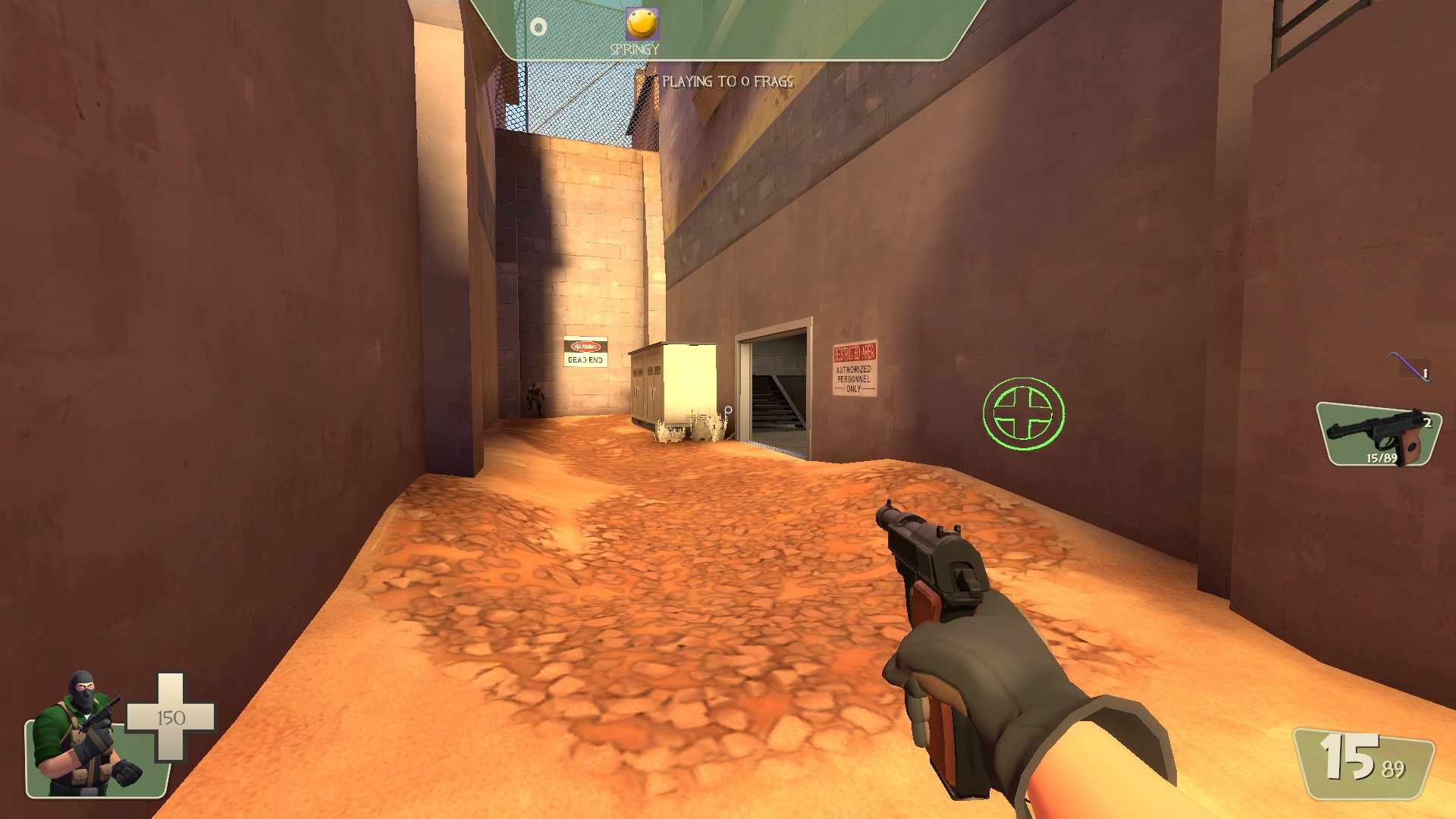This screenshot has width=1456, height=819.
Task: Click the circular marker on the scoreboard banner
Action: point(538,27)
